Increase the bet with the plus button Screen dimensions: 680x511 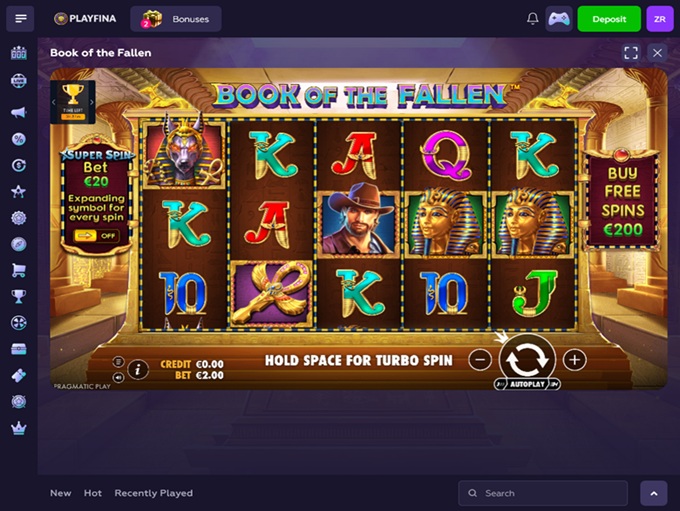(574, 360)
